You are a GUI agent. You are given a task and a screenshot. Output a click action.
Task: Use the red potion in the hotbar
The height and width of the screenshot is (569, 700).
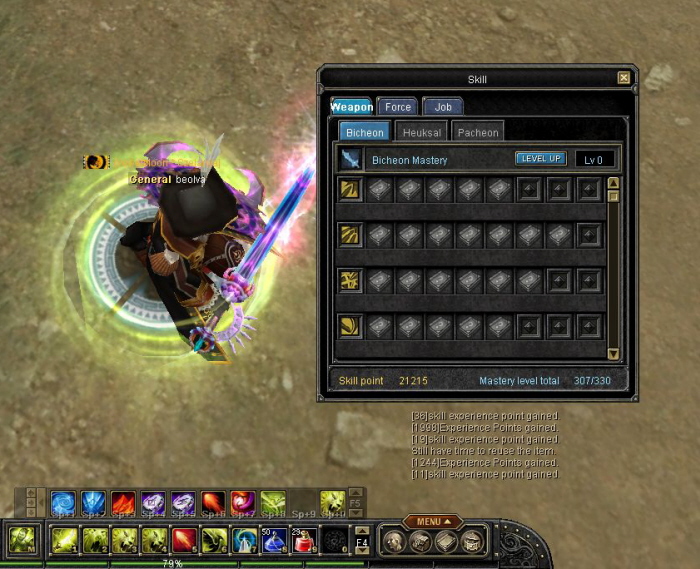303,541
